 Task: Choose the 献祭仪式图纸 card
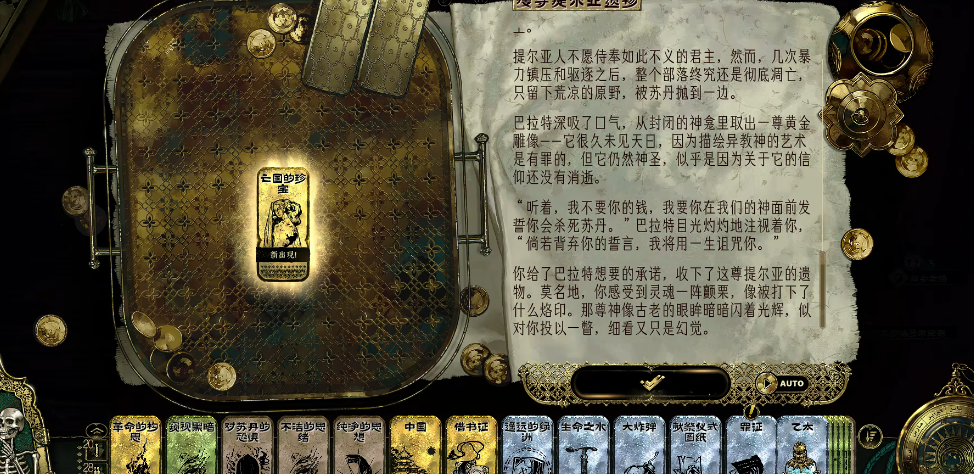point(696,446)
